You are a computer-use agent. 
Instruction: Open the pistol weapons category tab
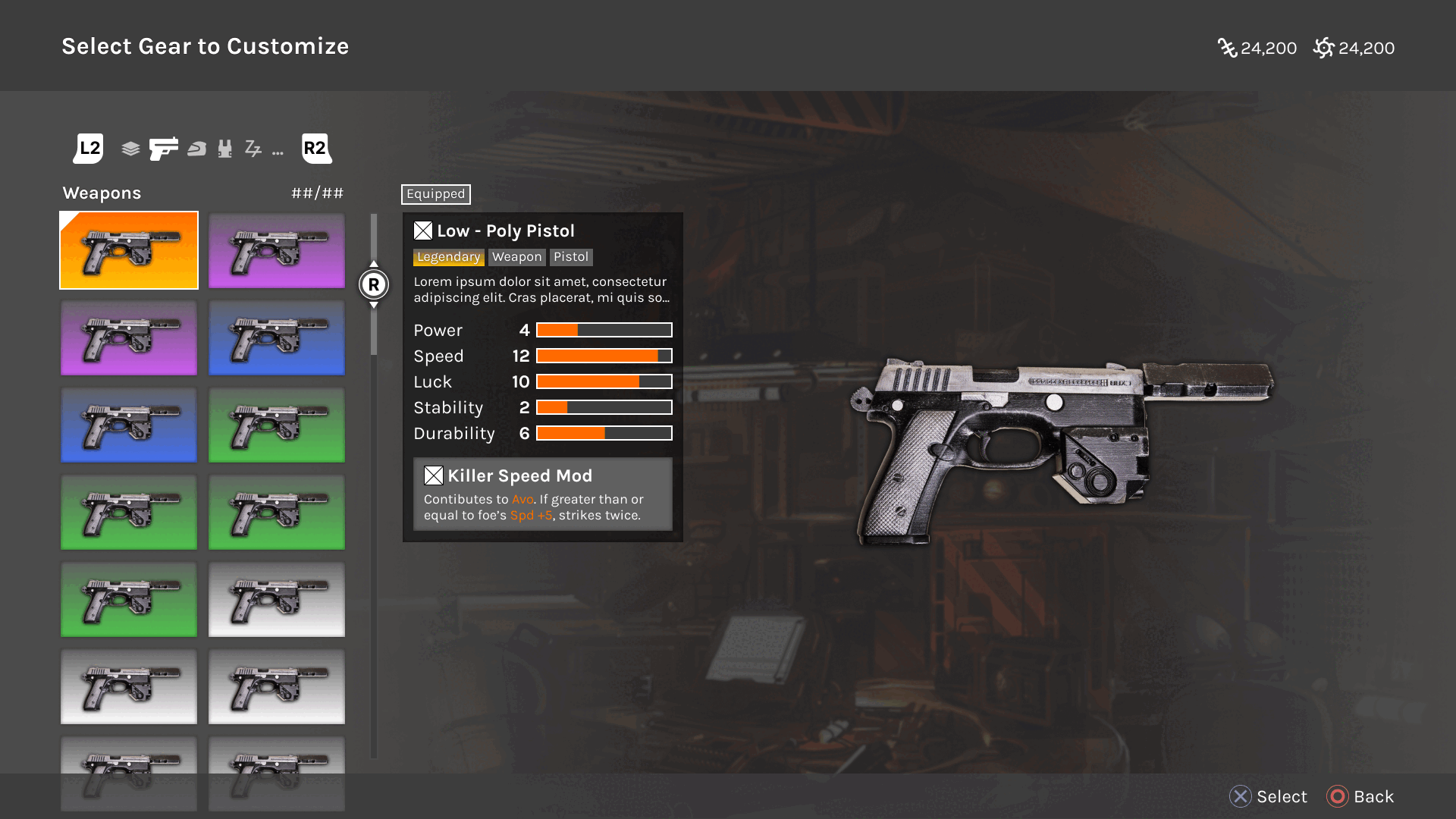tap(164, 149)
